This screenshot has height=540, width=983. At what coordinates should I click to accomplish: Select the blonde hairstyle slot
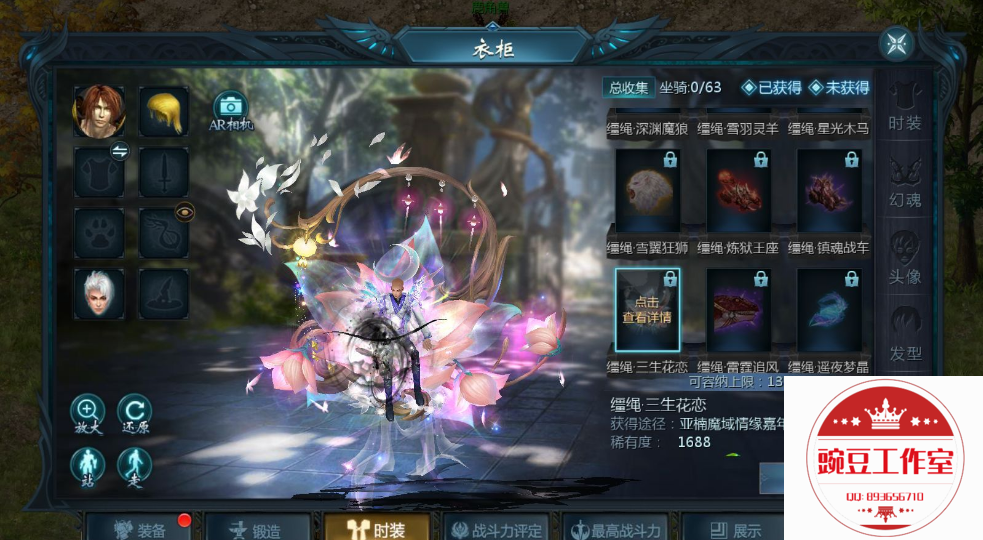coord(163,110)
